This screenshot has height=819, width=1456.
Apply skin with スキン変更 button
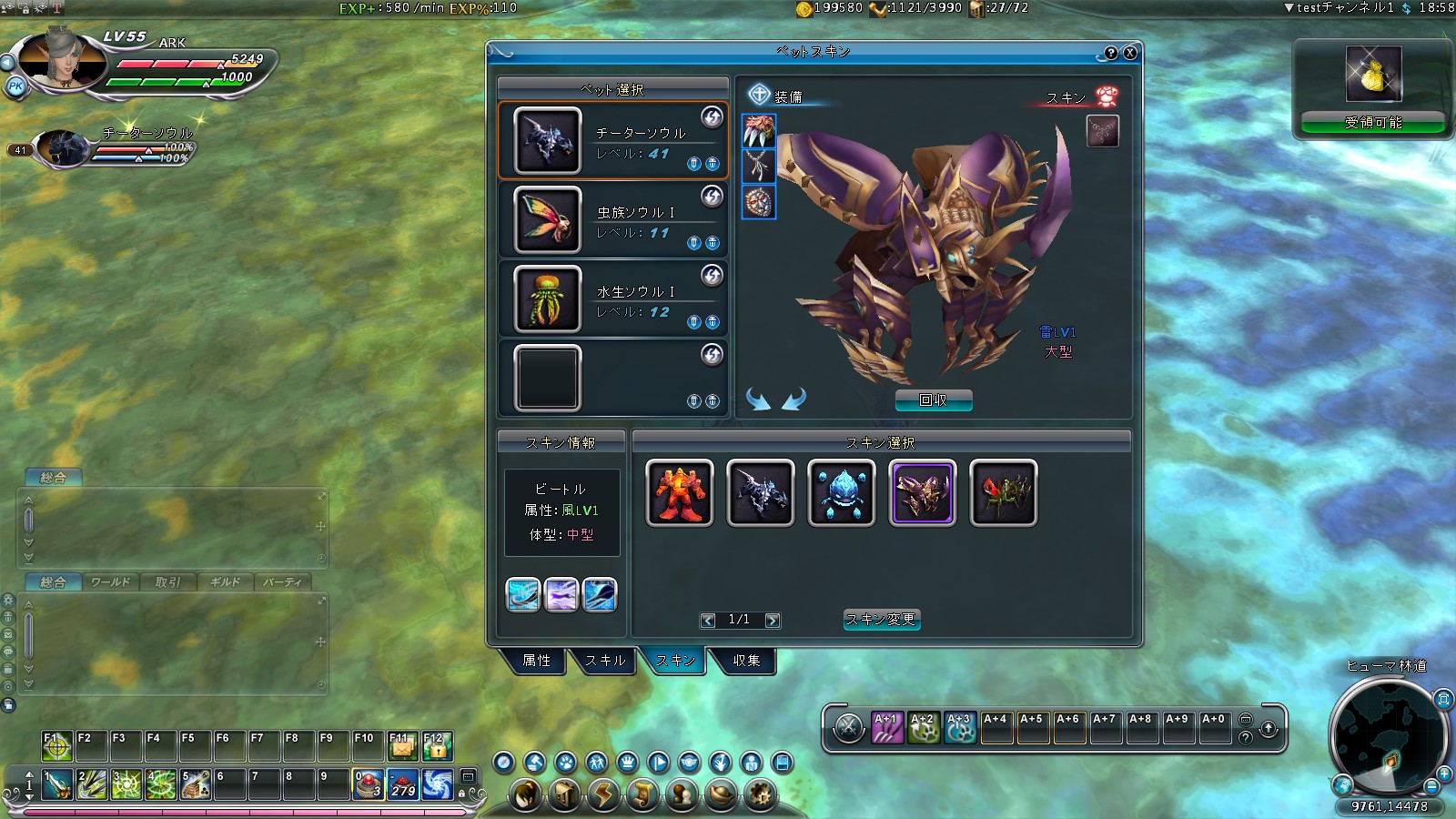(881, 620)
